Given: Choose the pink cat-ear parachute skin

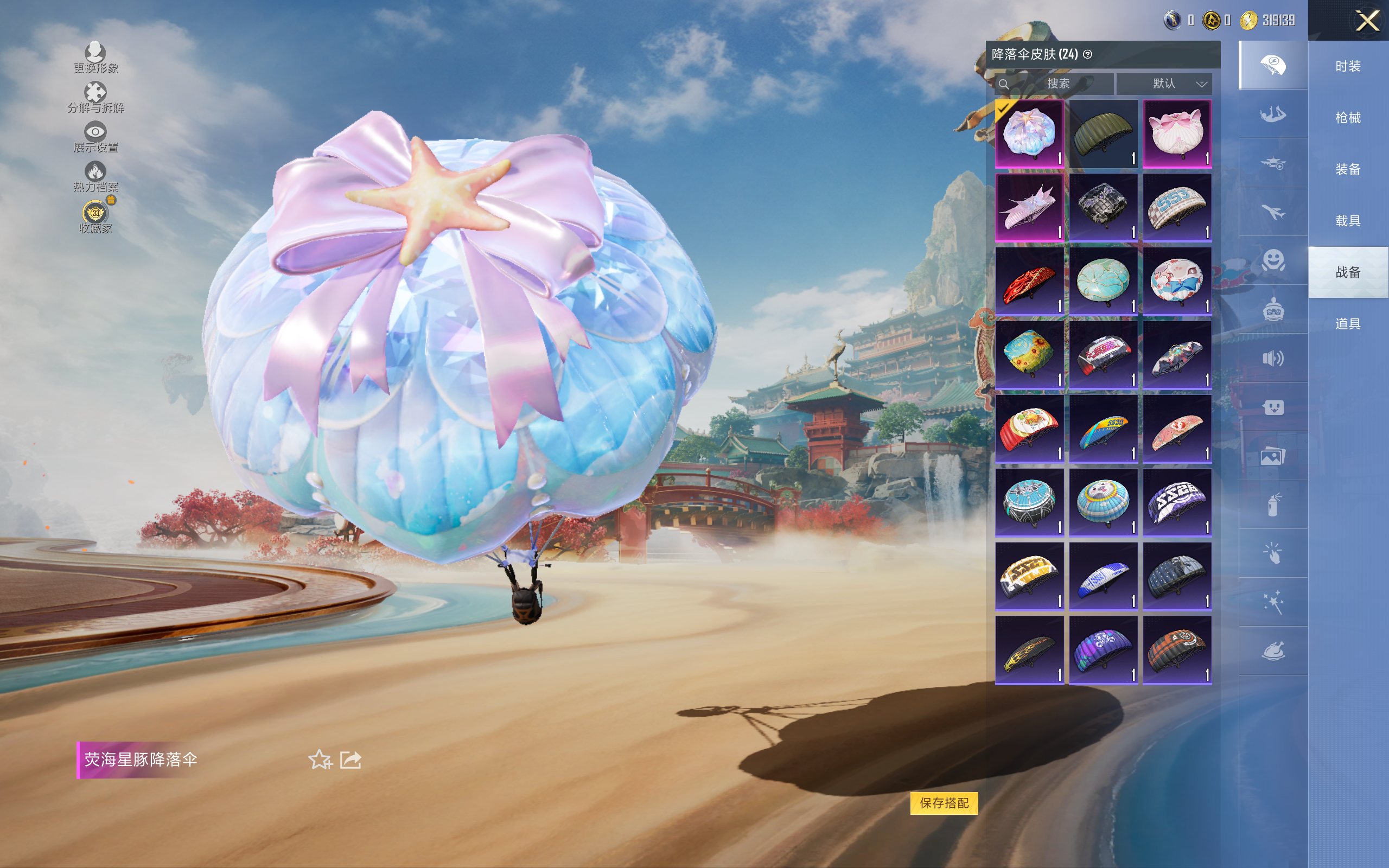Looking at the screenshot, I should pyautogui.click(x=1177, y=134).
